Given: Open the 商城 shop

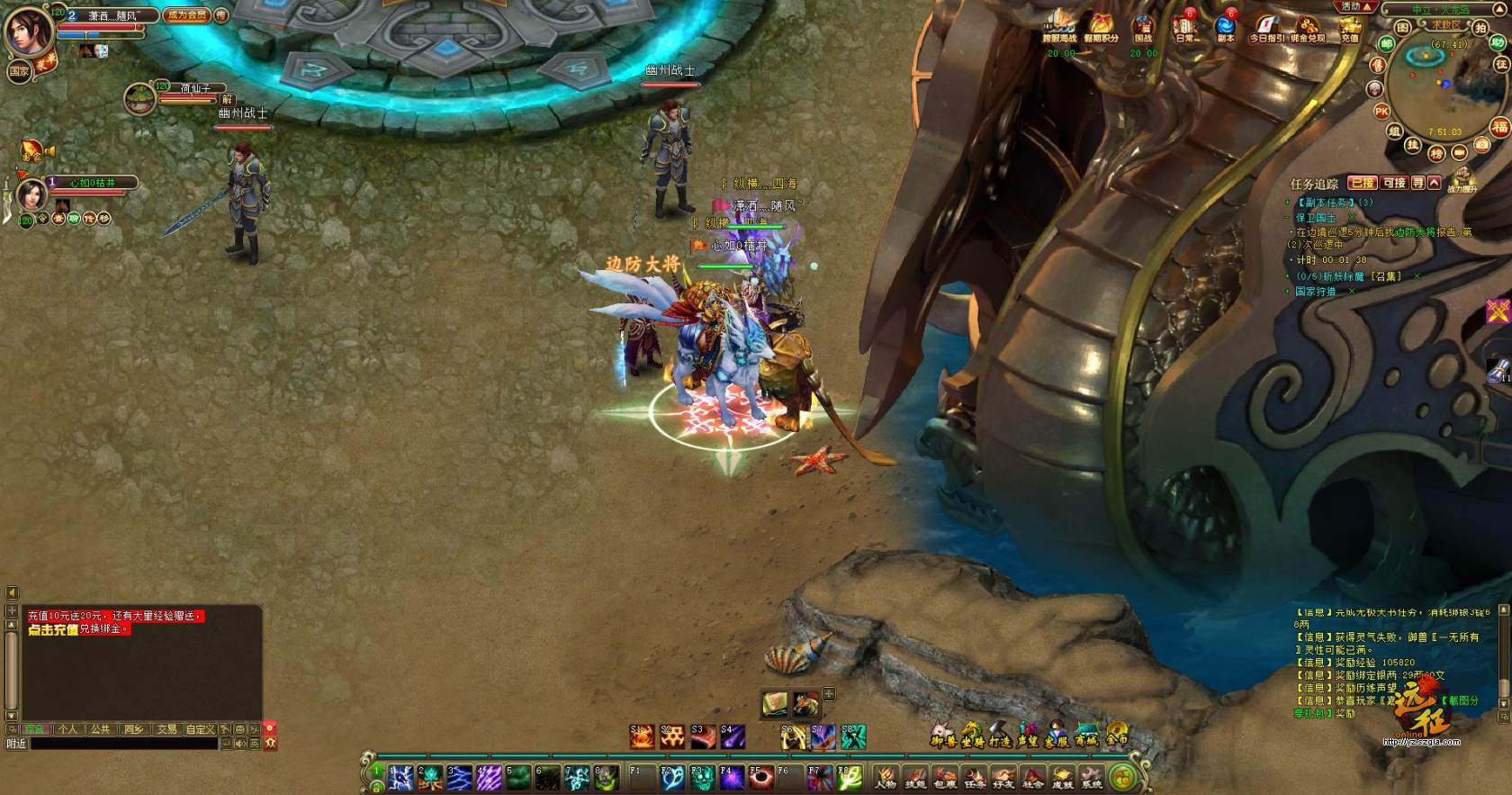Looking at the screenshot, I should 1086,736.
